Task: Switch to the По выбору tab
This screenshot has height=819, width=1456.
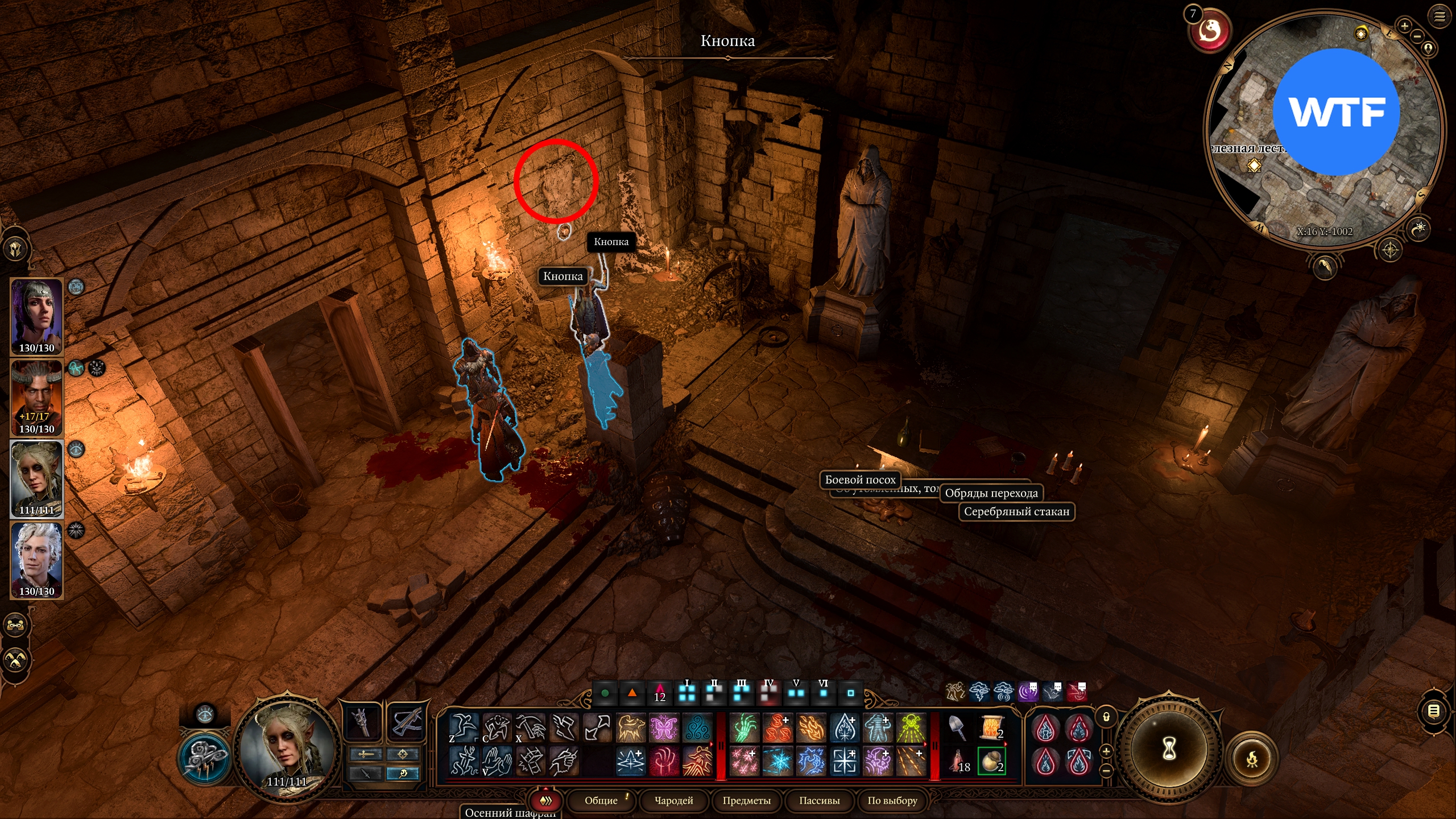Action: 892,800
